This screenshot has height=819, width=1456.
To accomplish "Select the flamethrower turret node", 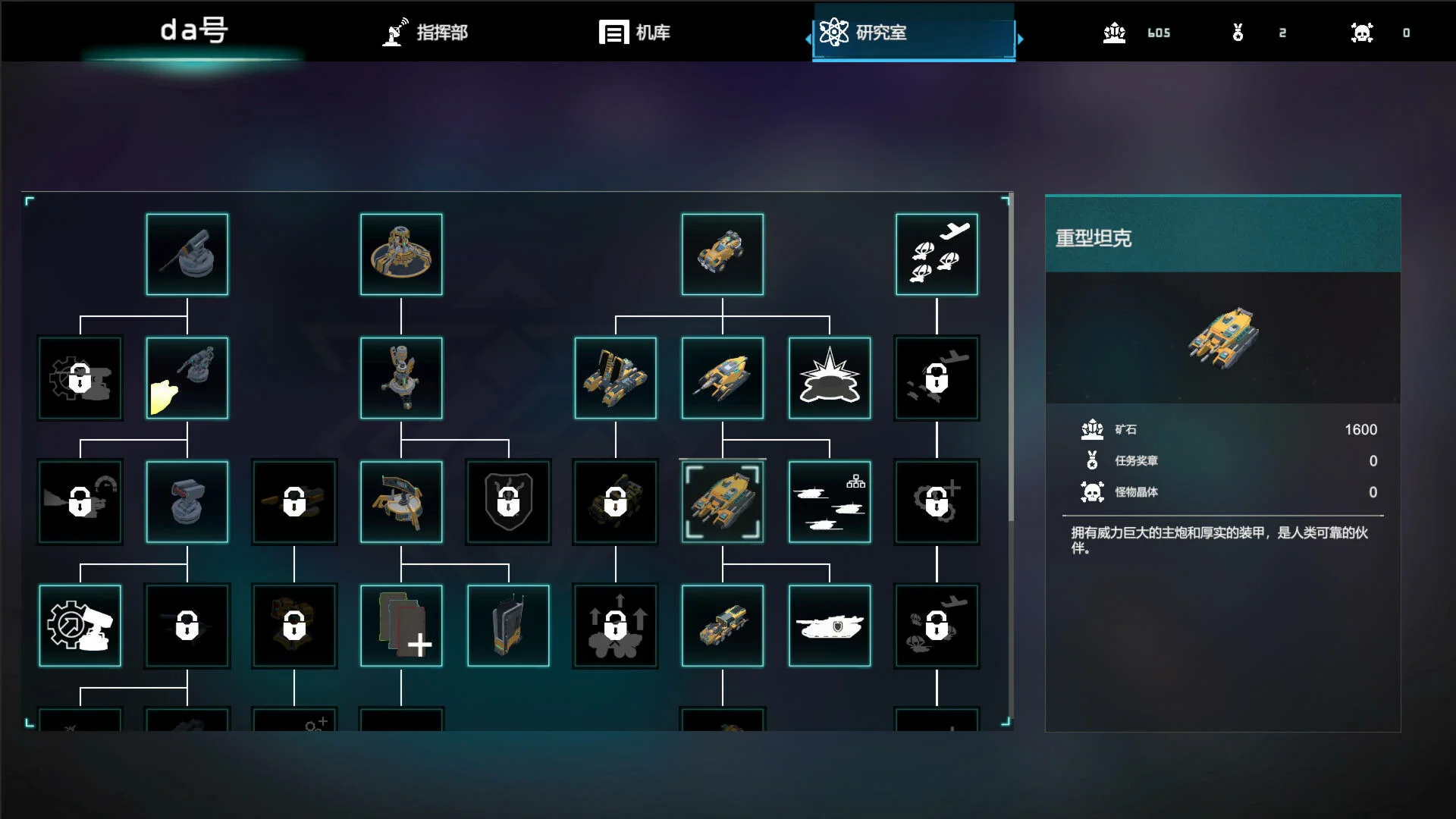I will point(187,378).
